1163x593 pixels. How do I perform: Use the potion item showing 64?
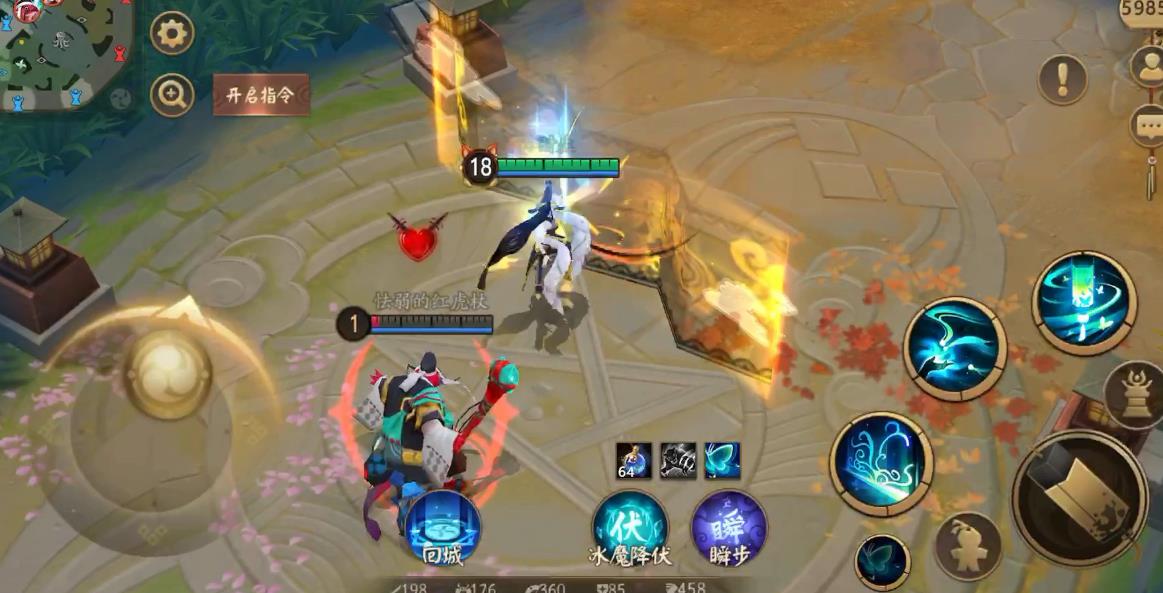tap(634, 460)
